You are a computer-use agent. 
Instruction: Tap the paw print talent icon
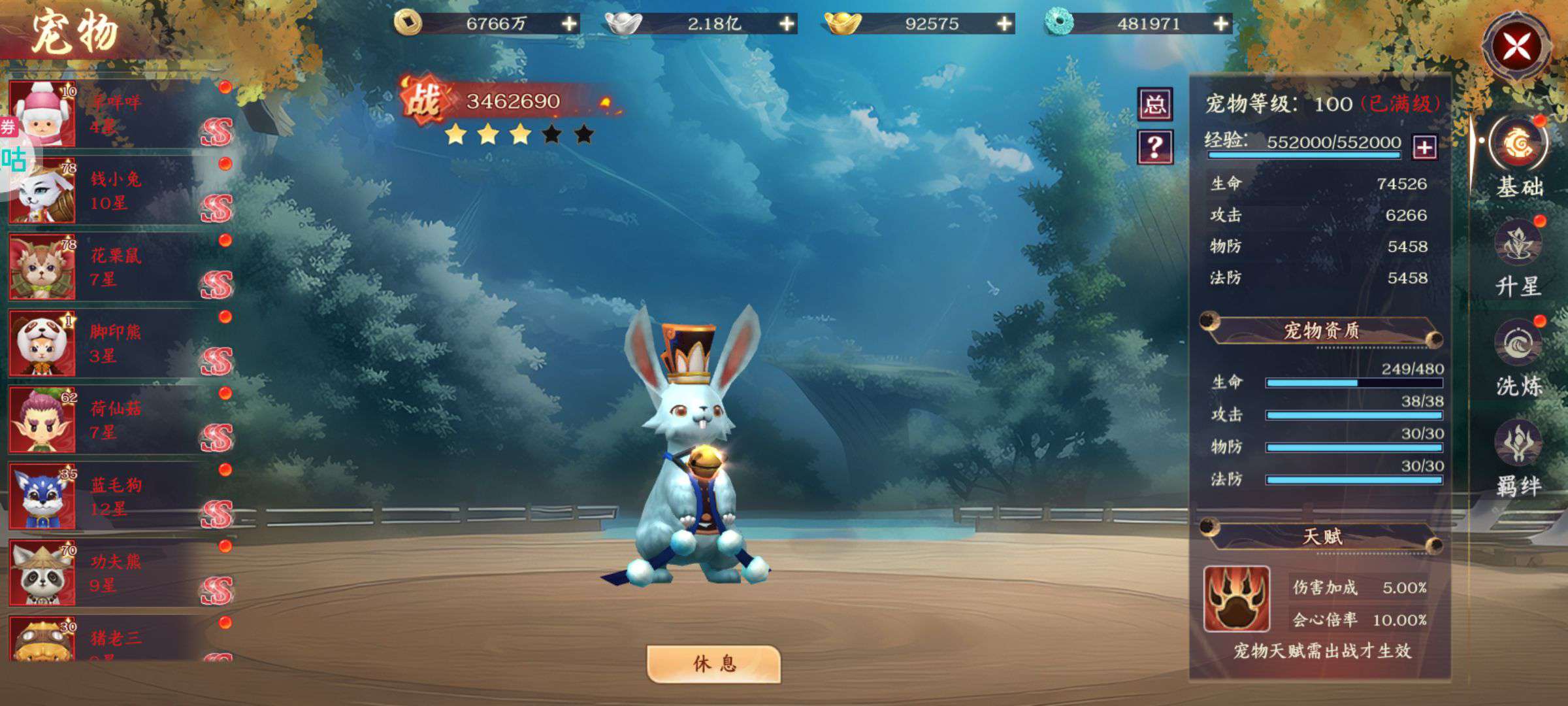tap(1237, 599)
